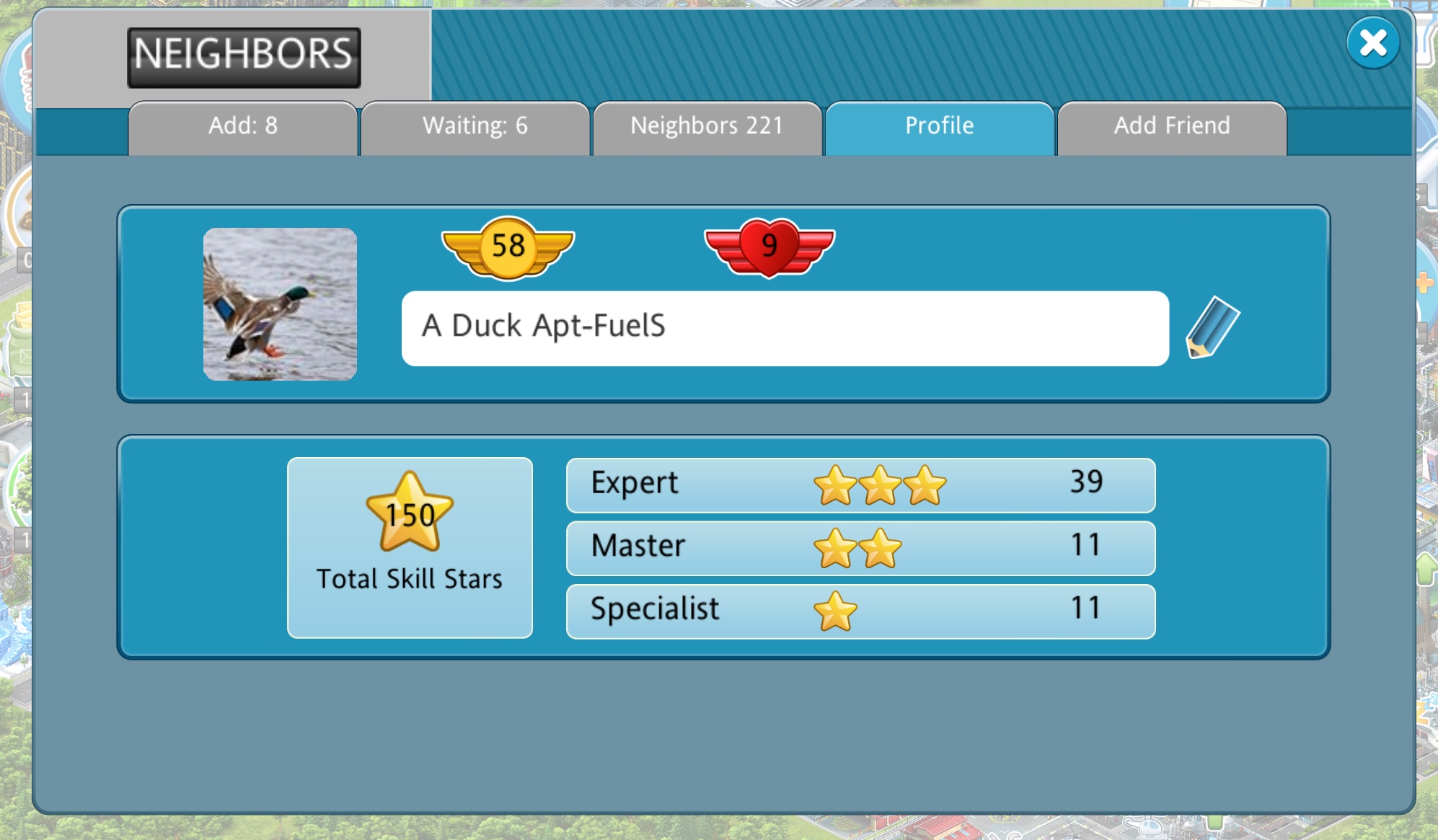The height and width of the screenshot is (840, 1438).
Task: Switch to the Add: 8 tab
Action: point(243,127)
